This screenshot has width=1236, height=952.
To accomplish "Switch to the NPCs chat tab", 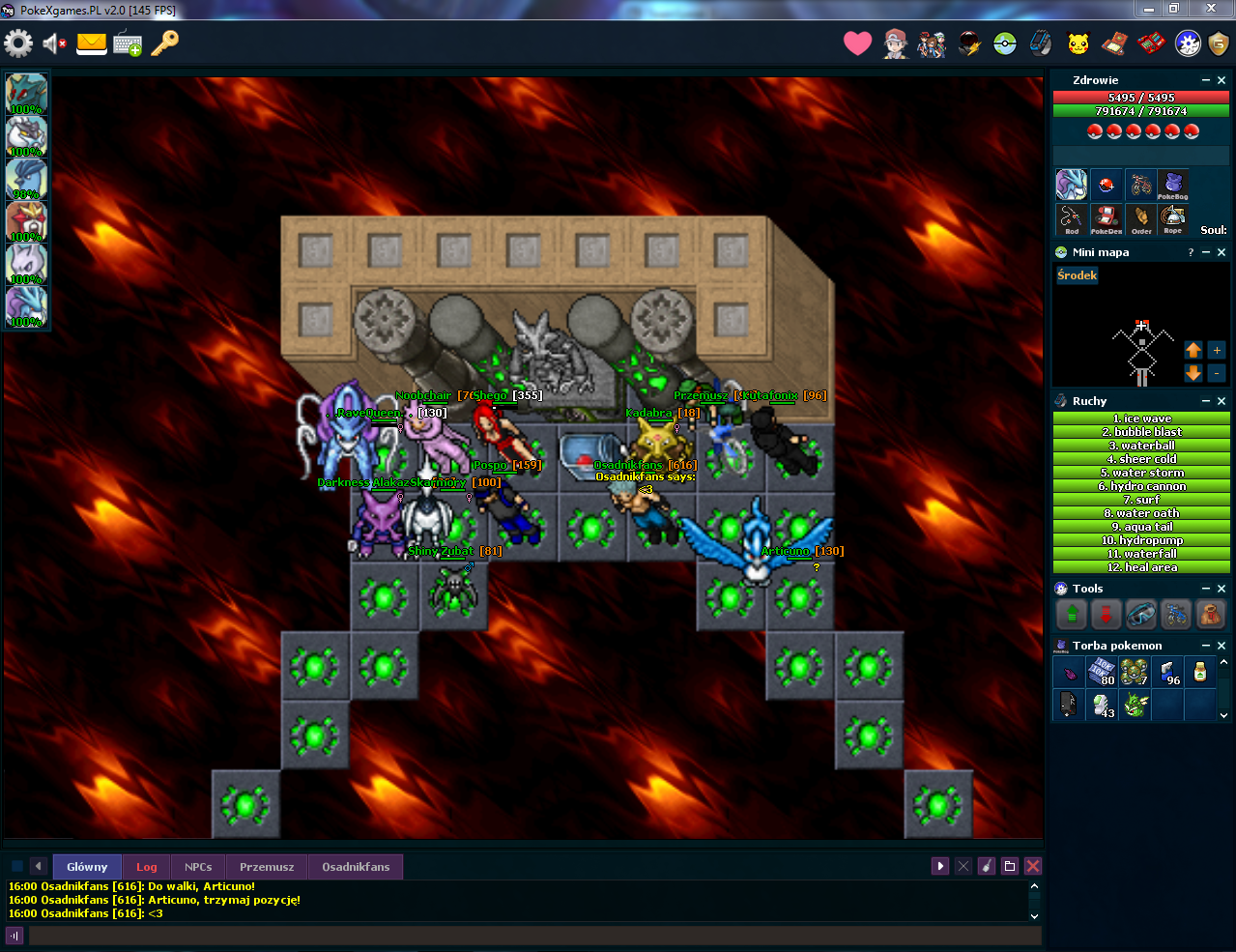I will click(198, 867).
